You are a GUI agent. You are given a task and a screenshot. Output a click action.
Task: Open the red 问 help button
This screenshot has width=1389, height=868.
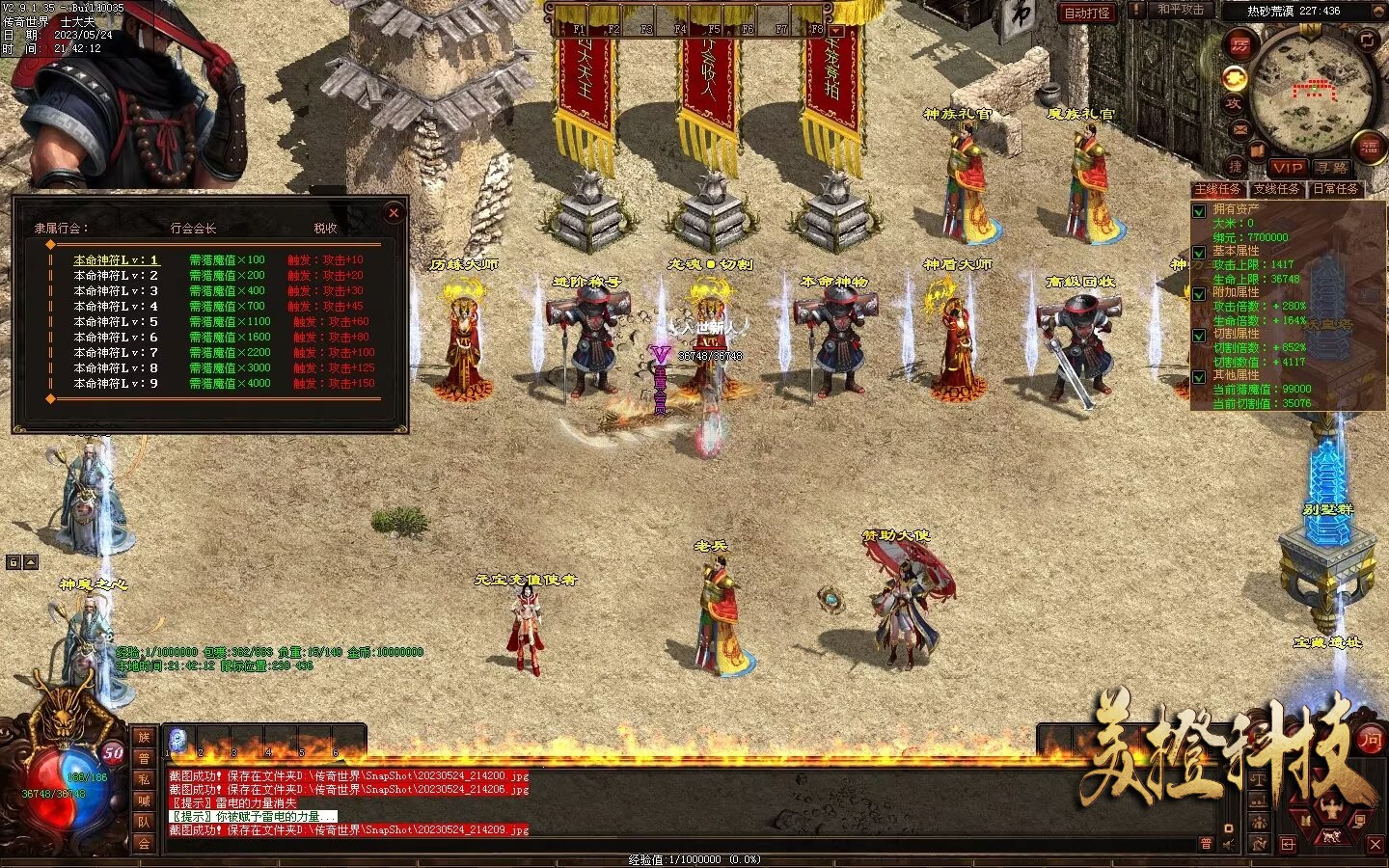tap(1370, 739)
